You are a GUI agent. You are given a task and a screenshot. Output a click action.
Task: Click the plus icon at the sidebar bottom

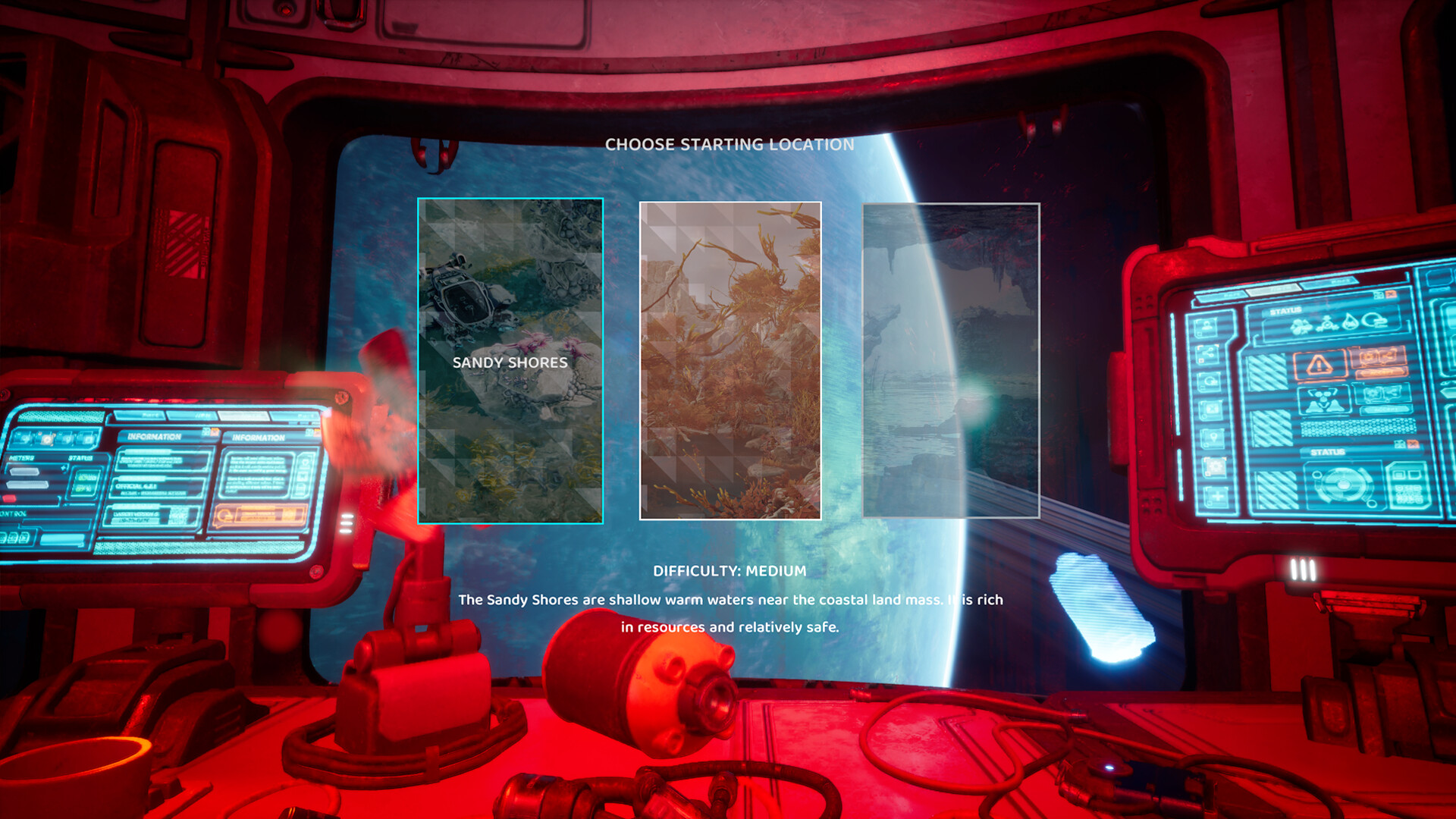click(1216, 495)
